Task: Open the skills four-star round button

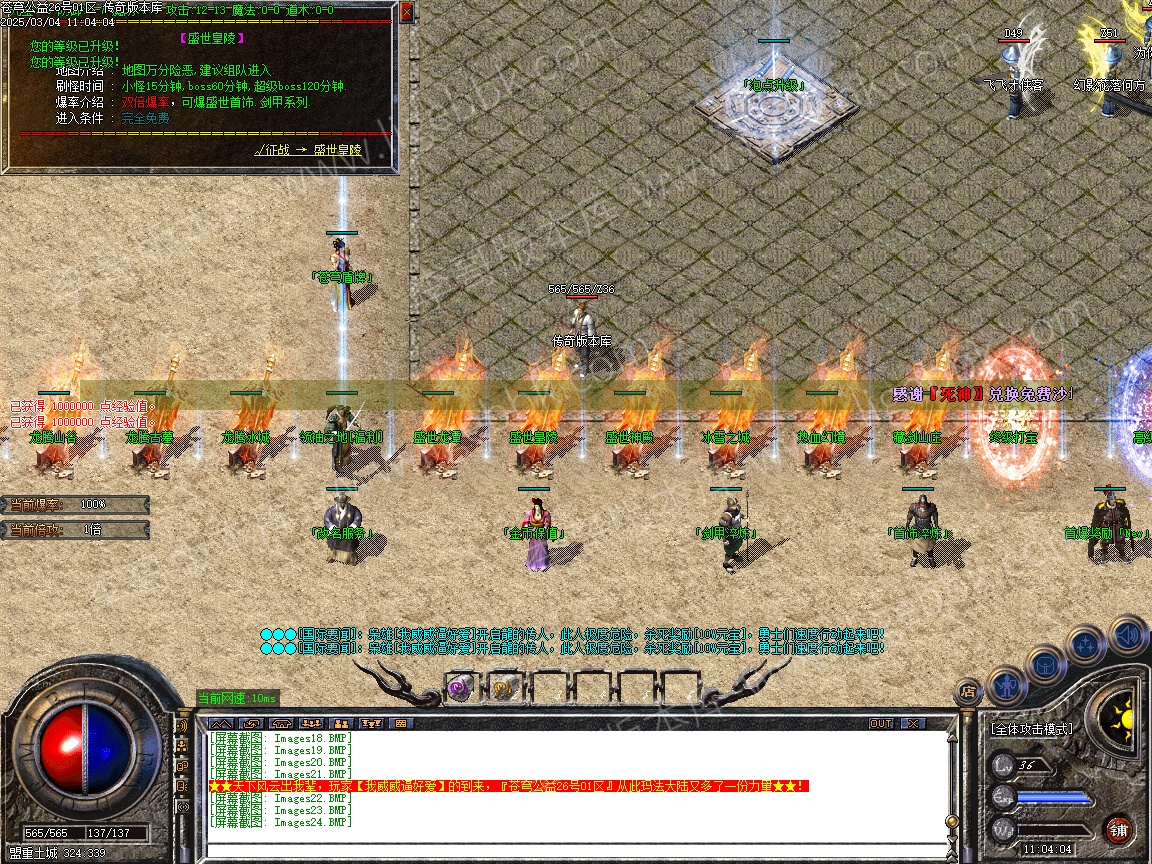Action: coord(1086,645)
